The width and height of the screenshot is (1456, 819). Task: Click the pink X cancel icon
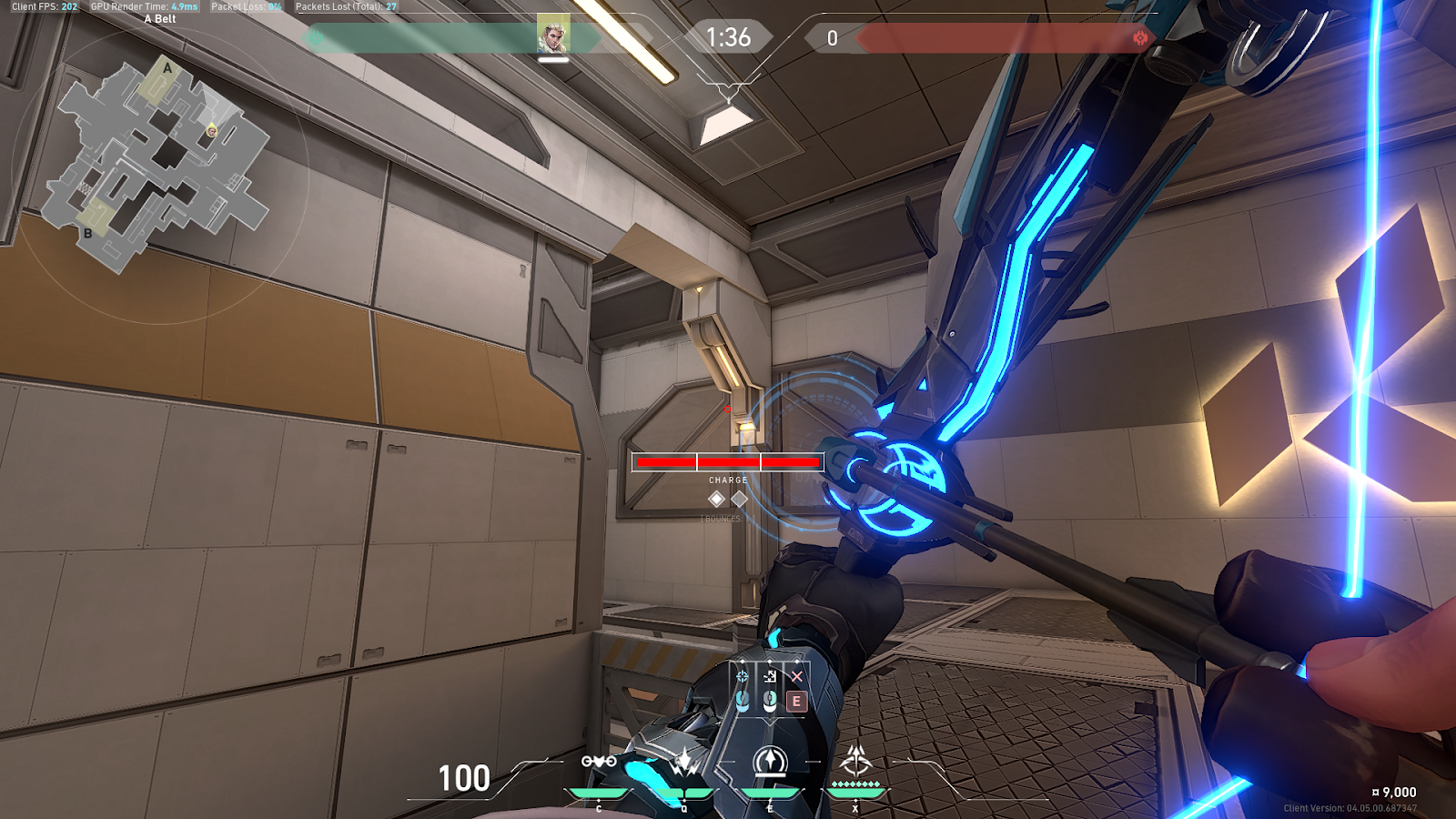797,676
